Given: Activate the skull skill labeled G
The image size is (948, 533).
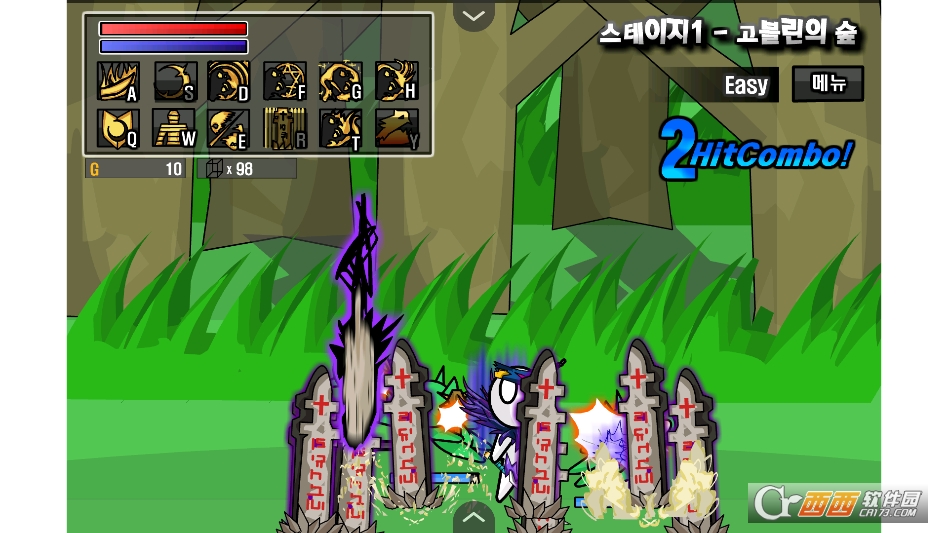Looking at the screenshot, I should click(x=340, y=81).
